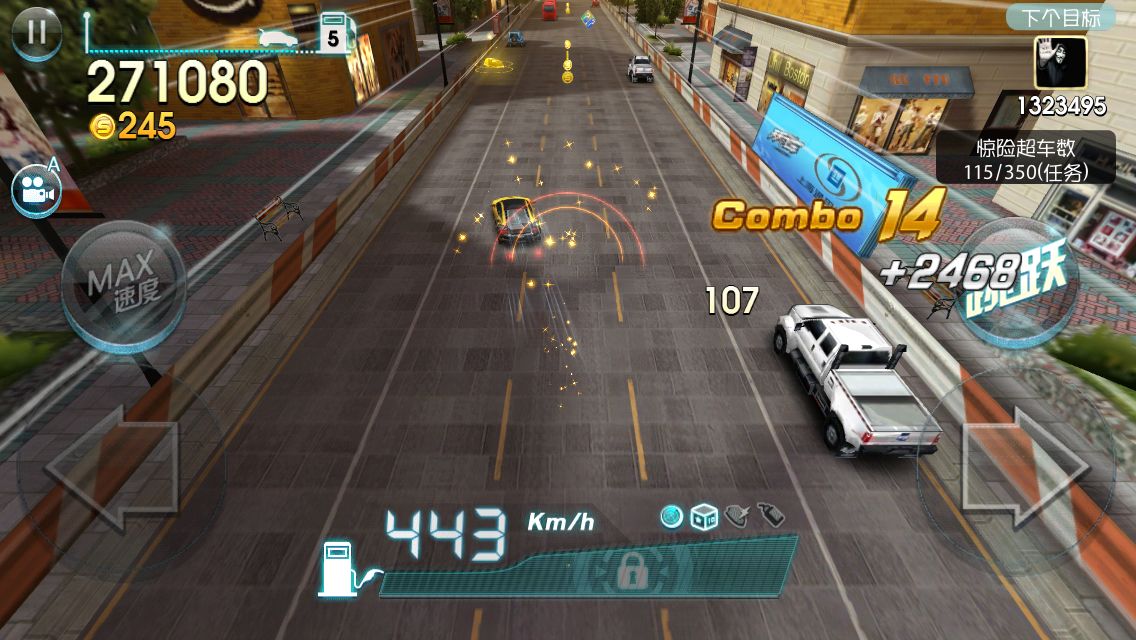Viewport: 1136px width, 640px height.
Task: Toggle the camera view icon
Action: click(37, 191)
